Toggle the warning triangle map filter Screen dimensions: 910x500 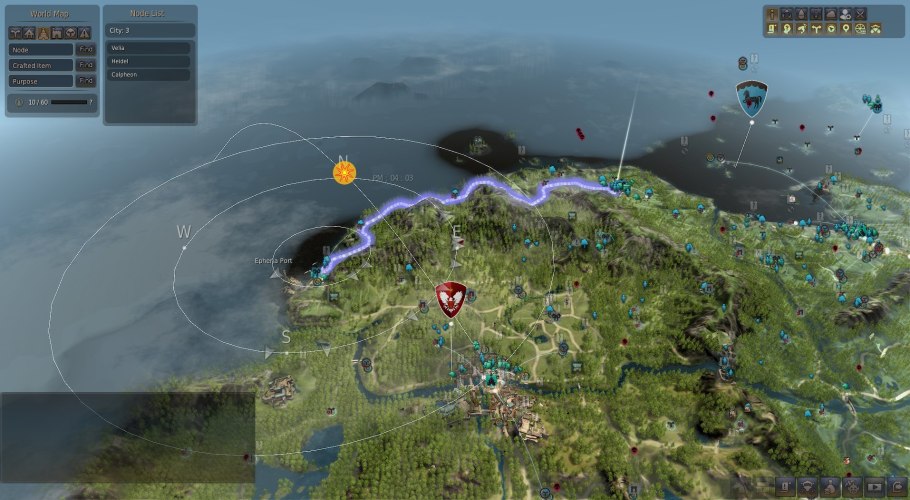pos(85,32)
